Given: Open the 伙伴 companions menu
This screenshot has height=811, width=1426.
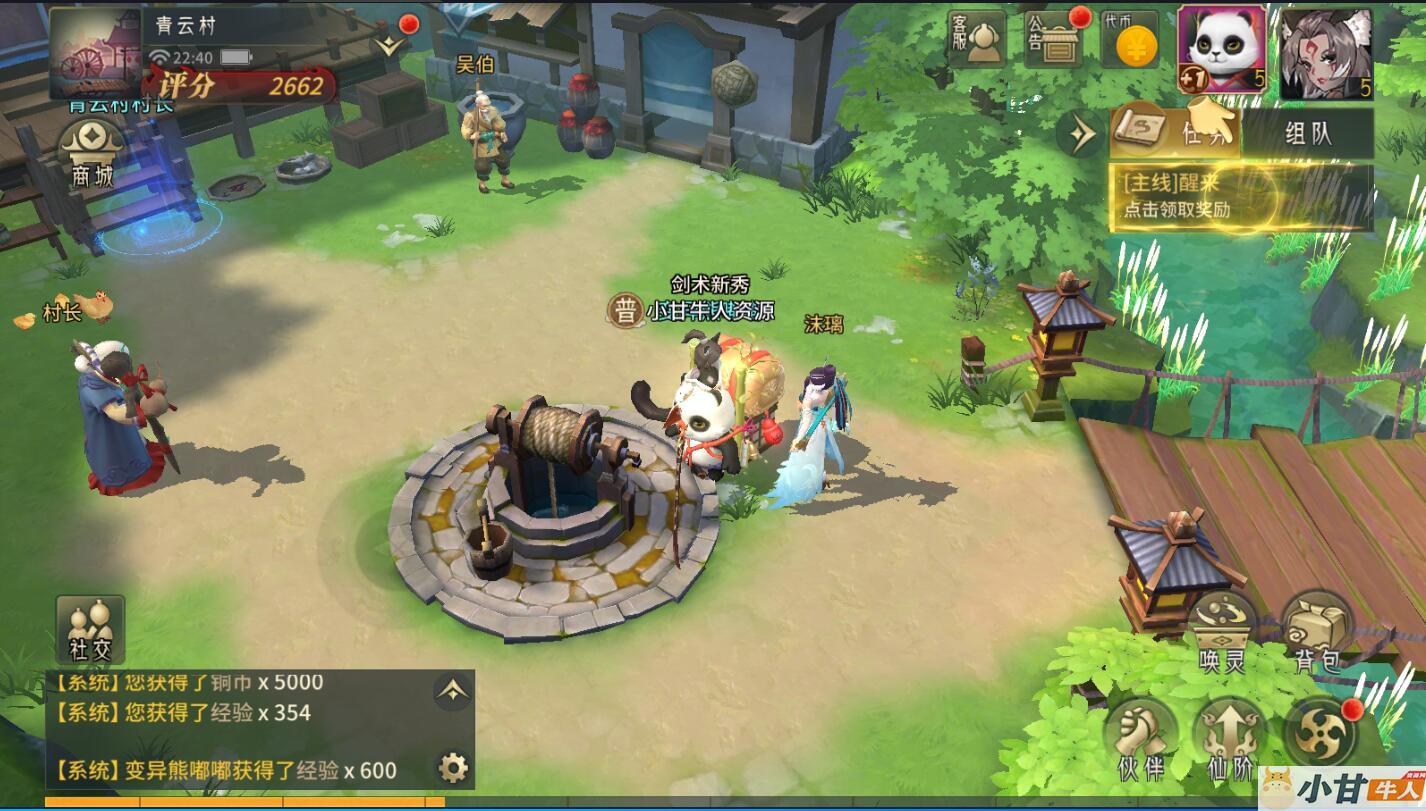Looking at the screenshot, I should point(1141,740).
